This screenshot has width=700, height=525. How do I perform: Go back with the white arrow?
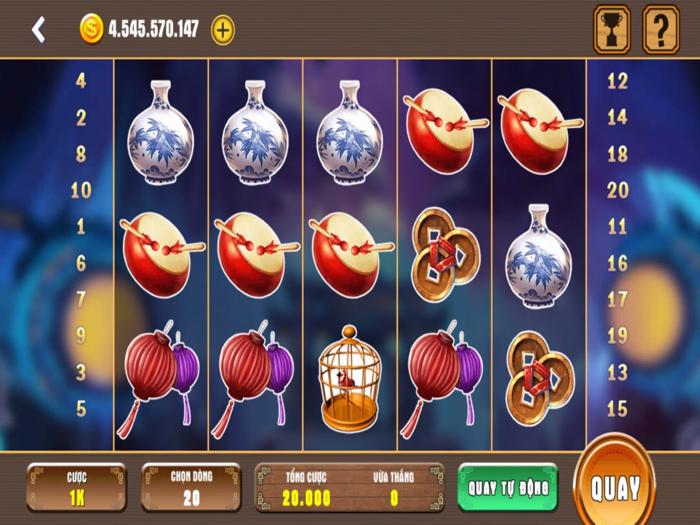[x=38, y=30]
